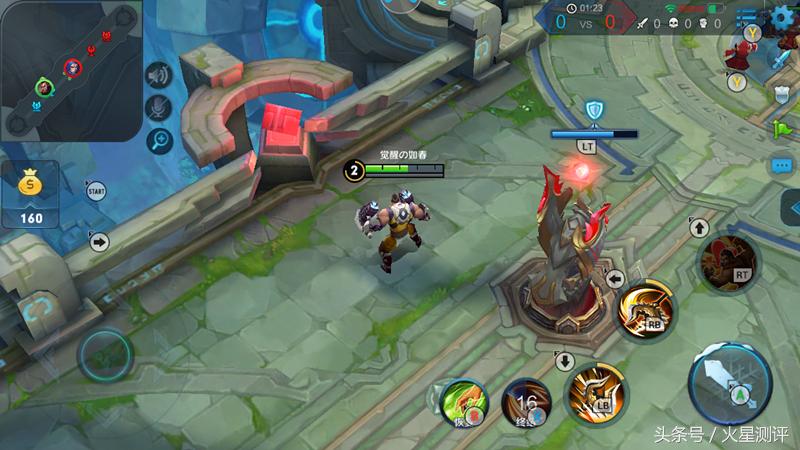
Task: Use the green recover heal ability
Action: point(463,402)
